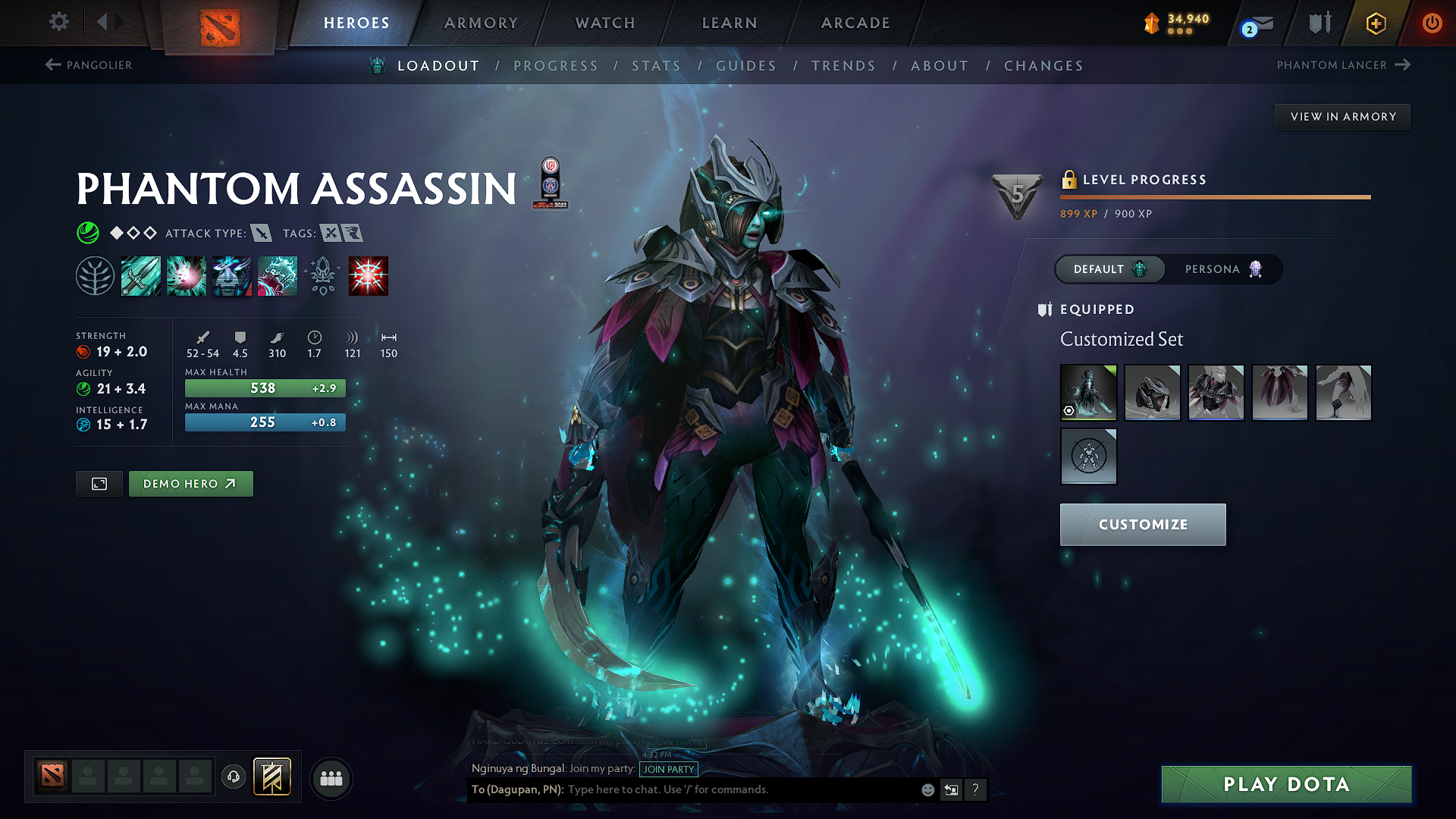Open the chat help question mark icon
Viewport: 1456px width, 819px height.
coord(976,789)
